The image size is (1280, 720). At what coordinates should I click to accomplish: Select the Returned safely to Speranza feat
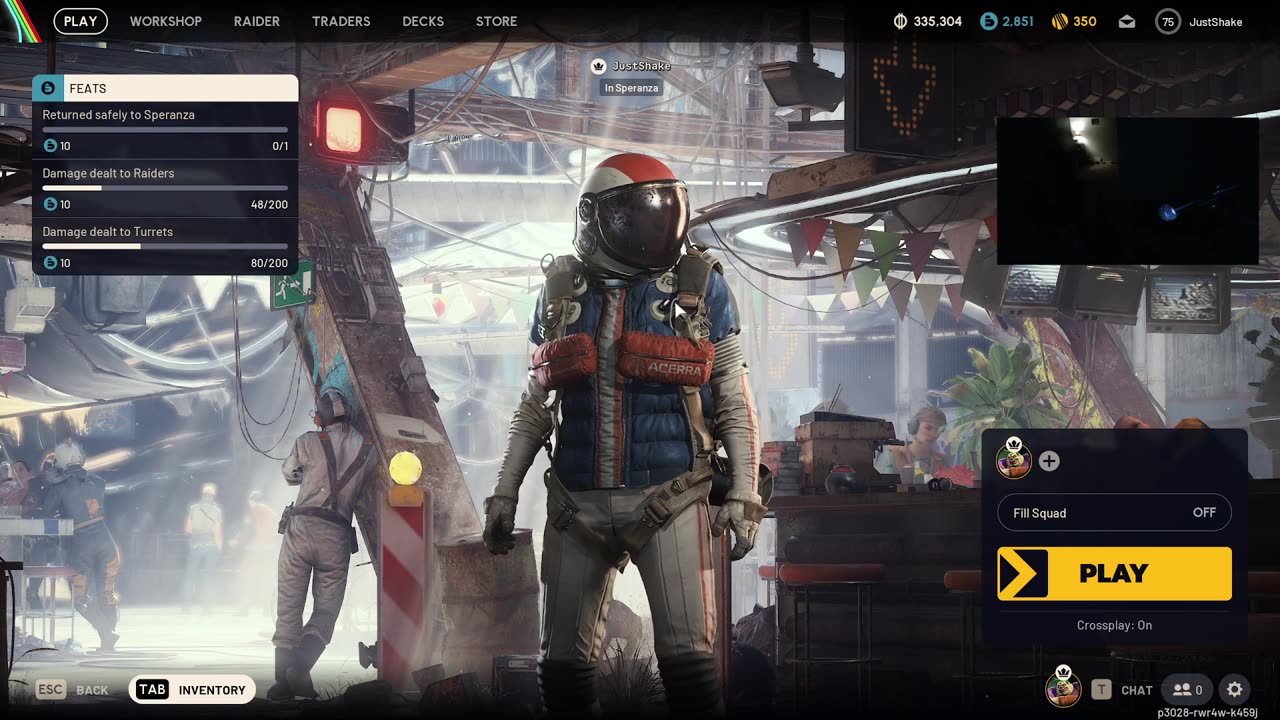[165, 130]
